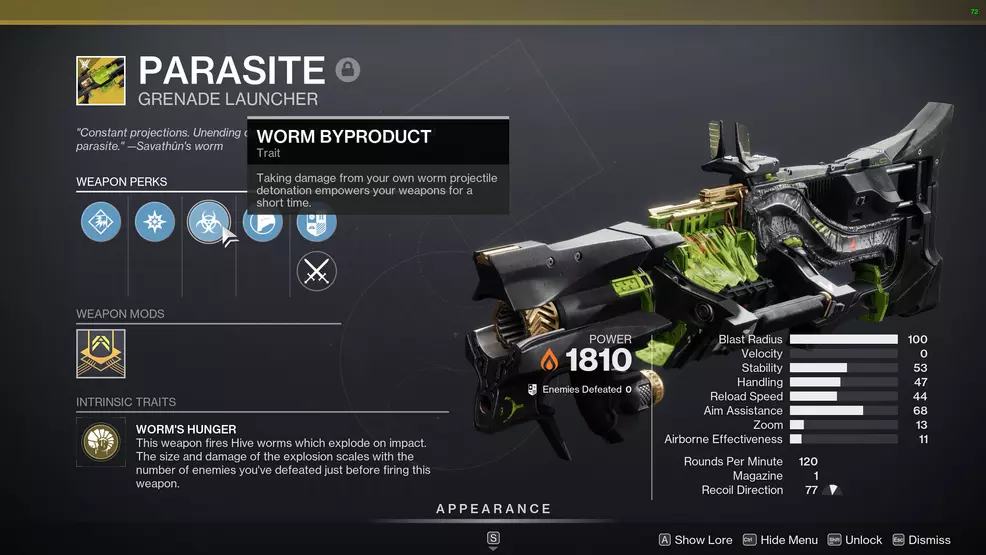
Task: Pick the shield crest weapon perk
Action: (x=317, y=222)
